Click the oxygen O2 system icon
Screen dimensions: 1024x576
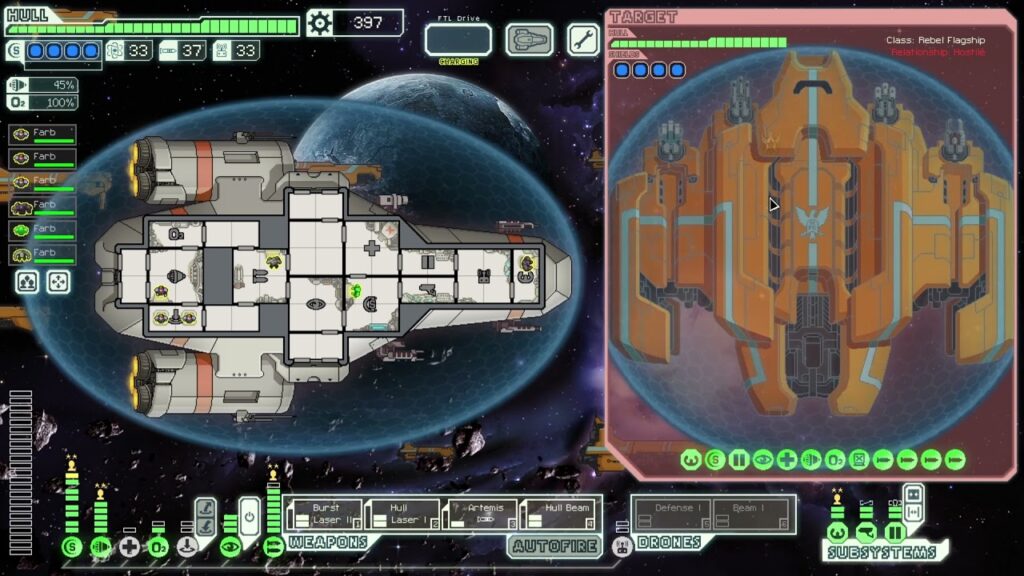pos(158,547)
